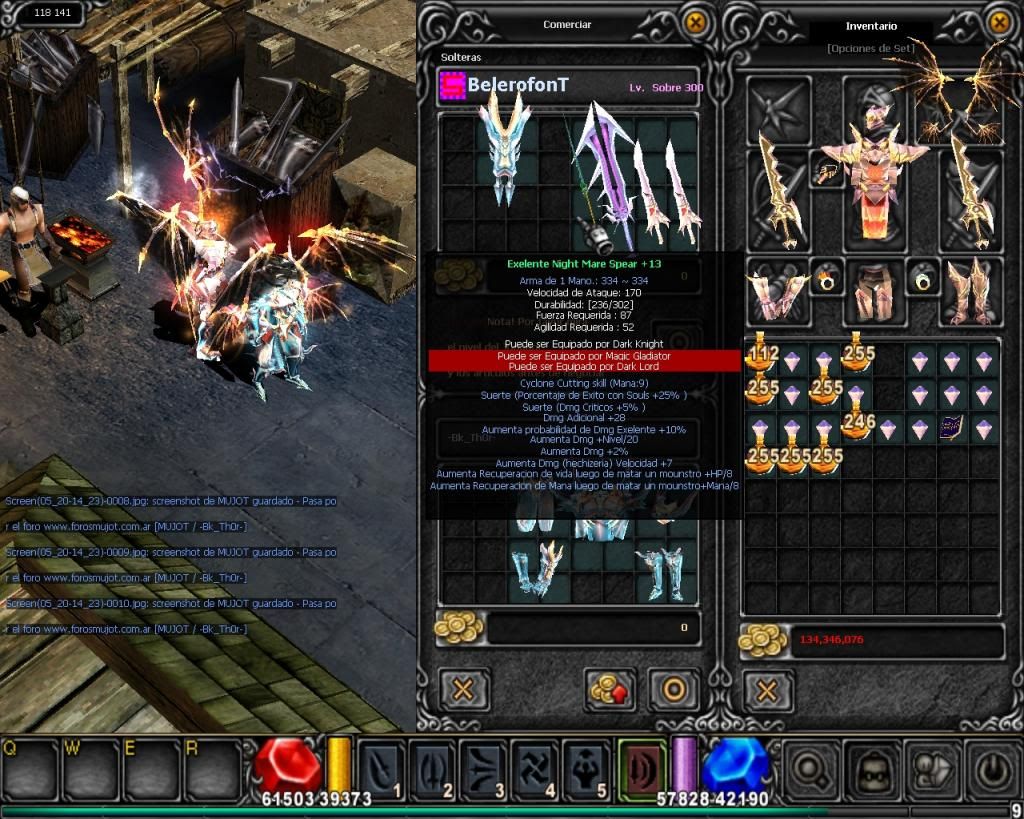Pick the blue spell book in inventory
This screenshot has width=1024, height=819.
click(951, 429)
